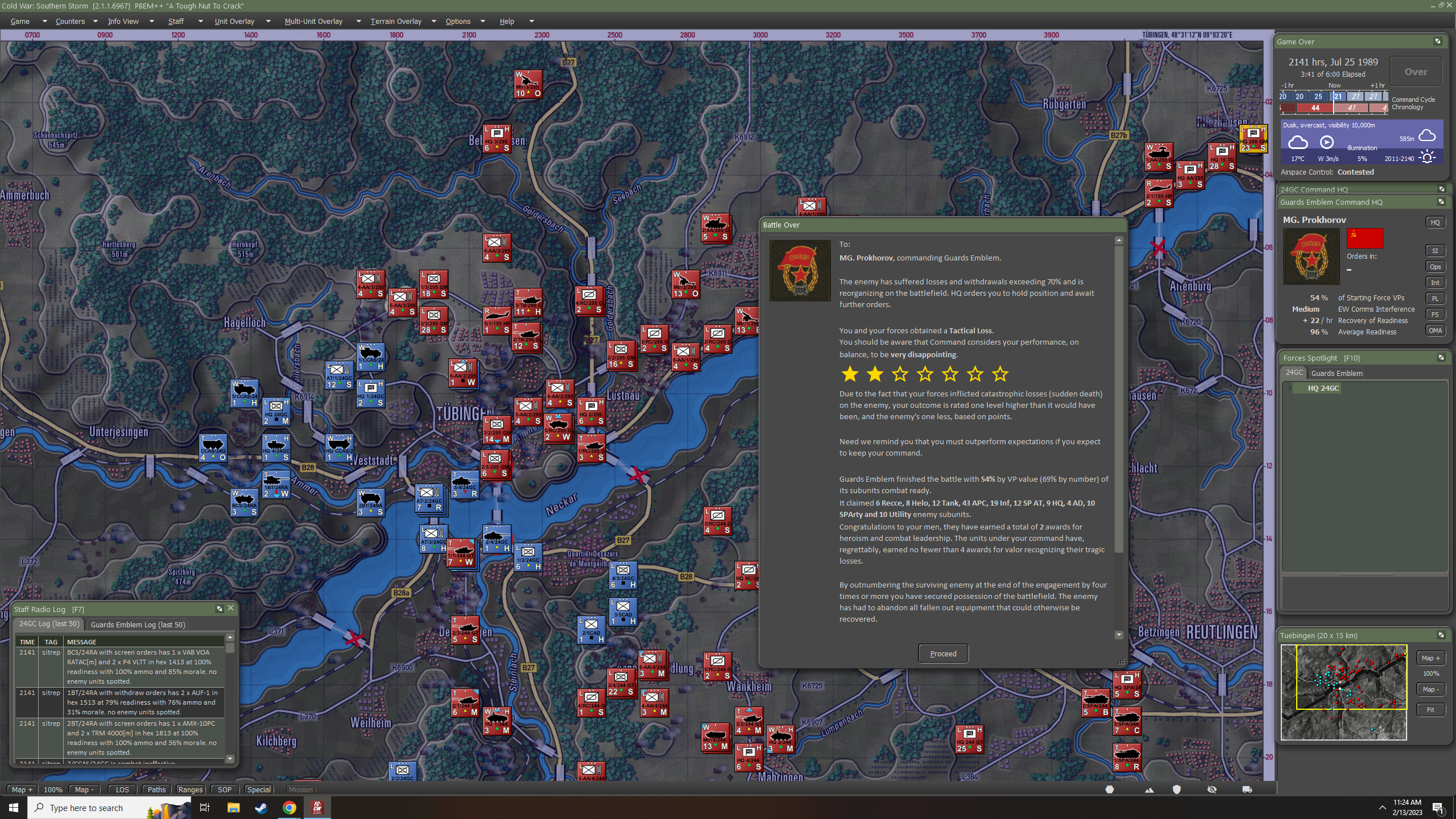Open the Multi-Unit Overlay dropdown arrow
Image resolution: width=1456 pixels, height=819 pixels.
[x=358, y=21]
